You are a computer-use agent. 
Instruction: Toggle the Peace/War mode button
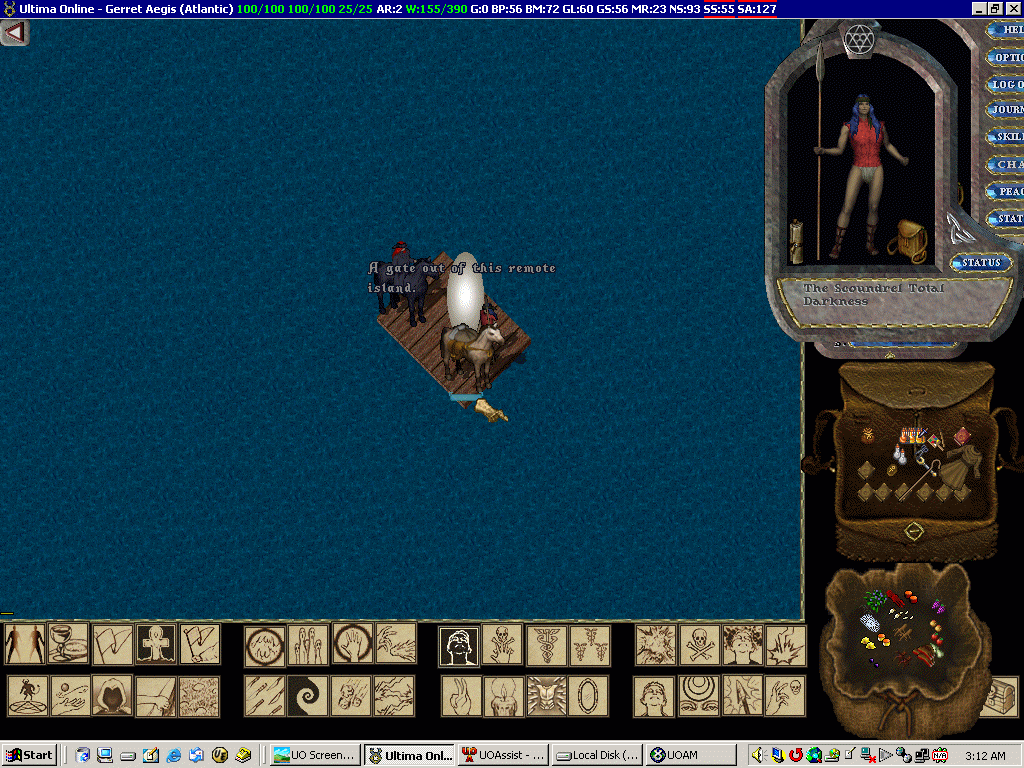tap(1005, 191)
